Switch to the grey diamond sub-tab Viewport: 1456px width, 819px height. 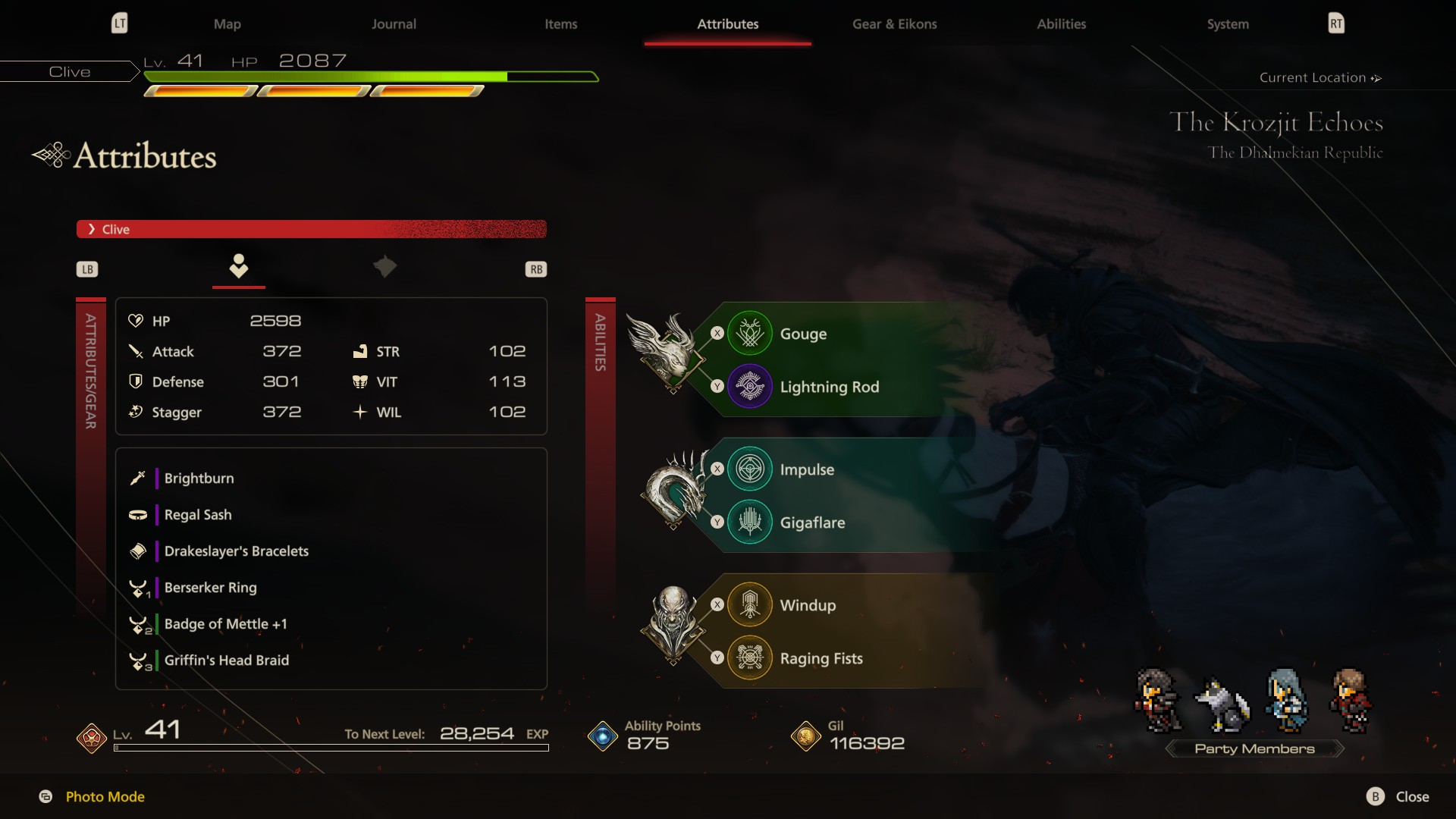pos(384,266)
